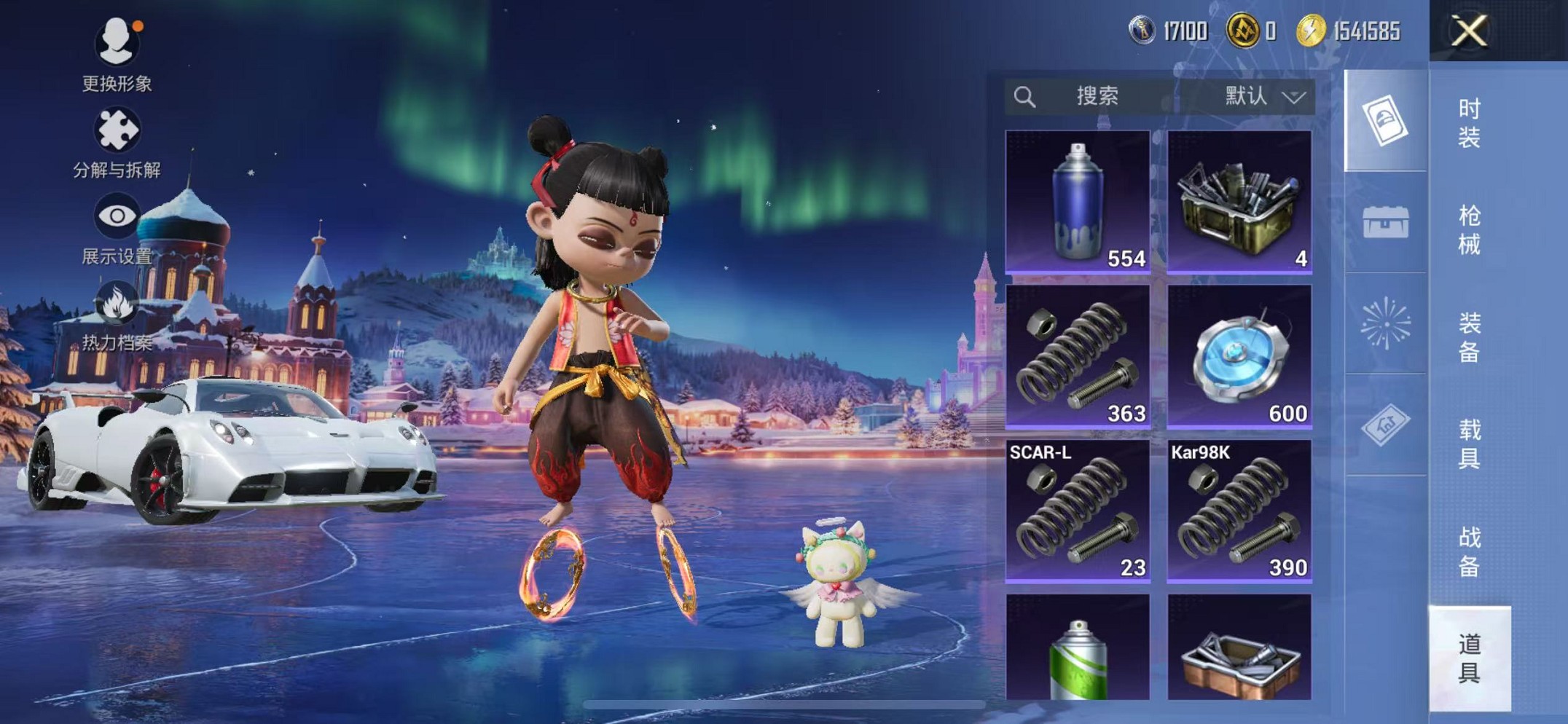The width and height of the screenshot is (1568, 724).
Task: Select the SCAR-L spring materials slot
Action: click(1078, 511)
